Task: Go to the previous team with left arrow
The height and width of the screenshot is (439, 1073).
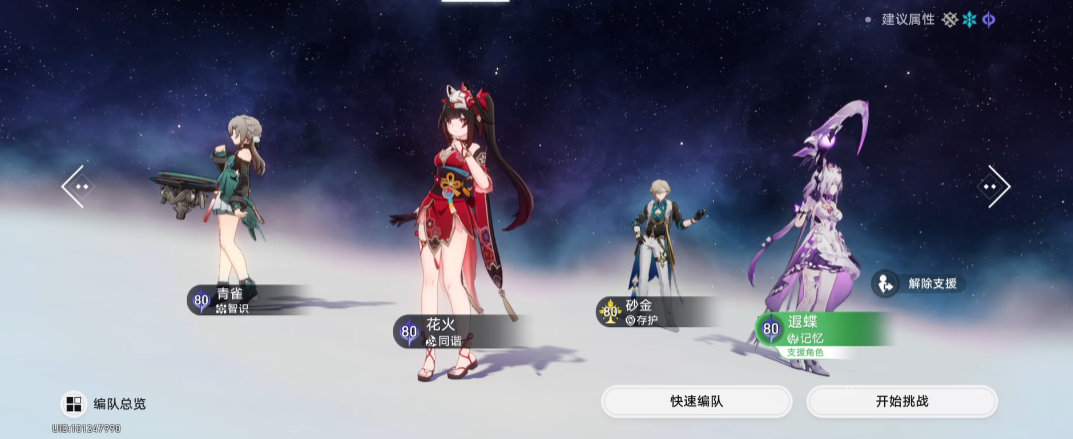Action: [76, 186]
